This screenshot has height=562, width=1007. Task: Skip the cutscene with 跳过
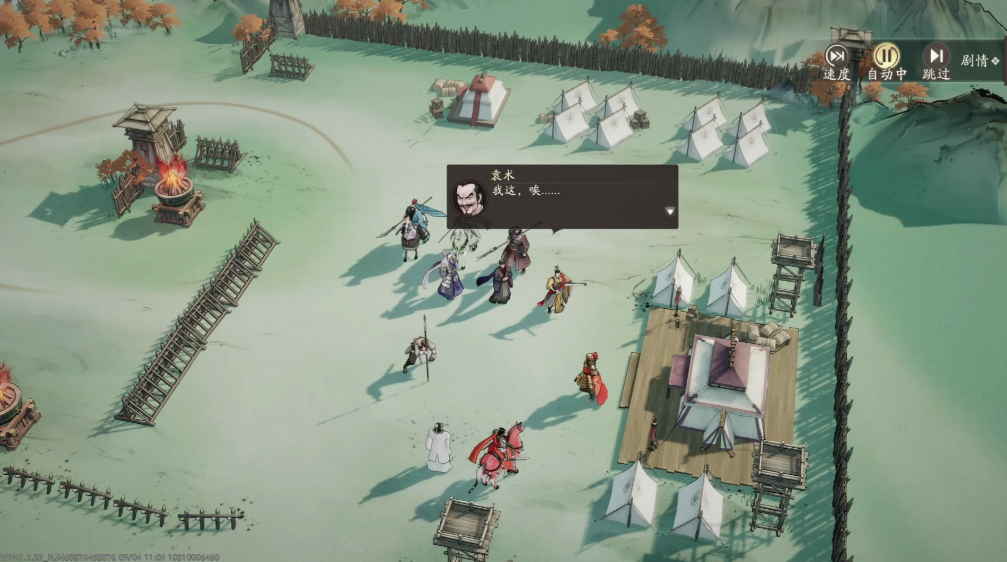click(x=936, y=58)
